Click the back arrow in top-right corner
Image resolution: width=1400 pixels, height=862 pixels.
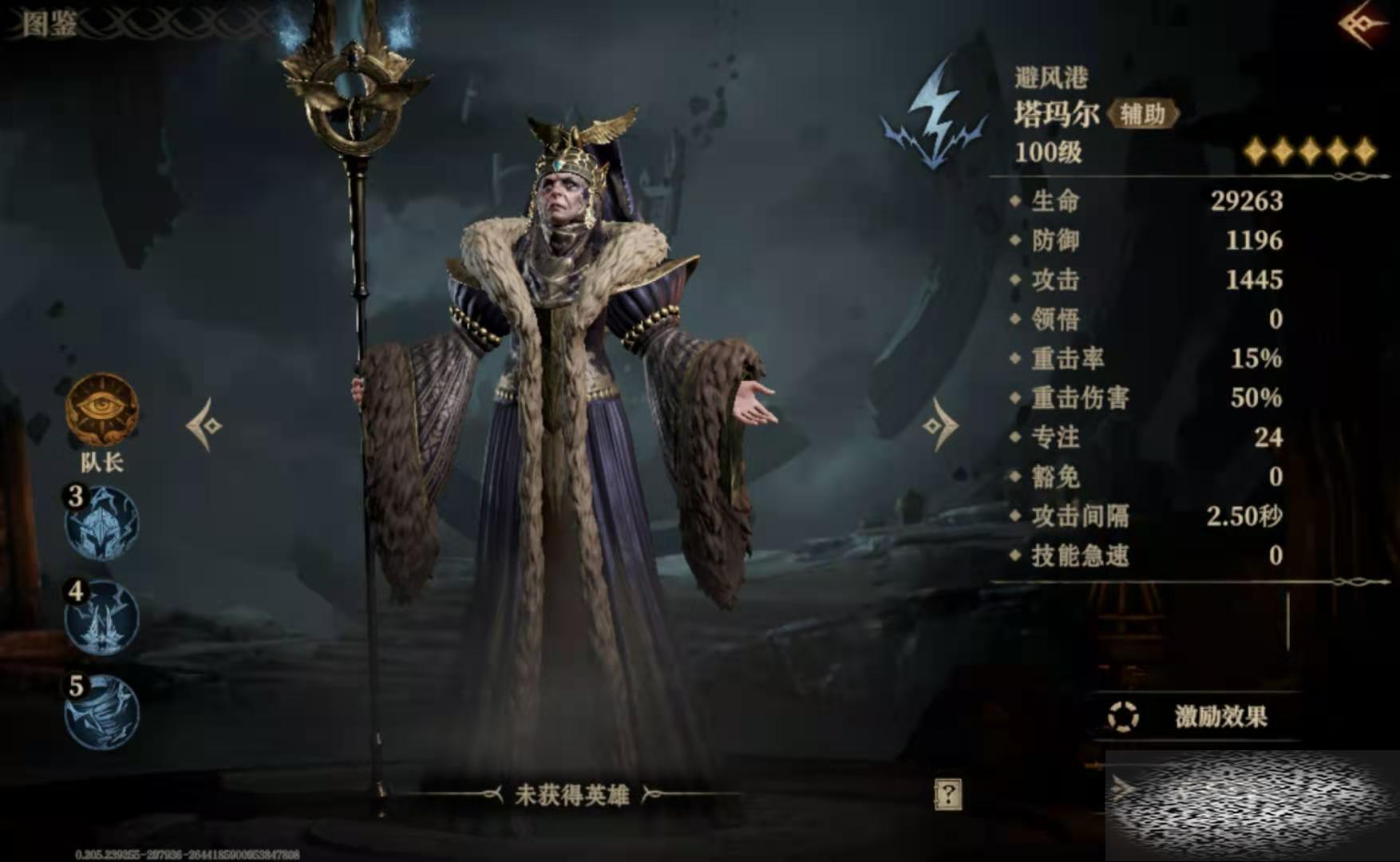coord(1366,25)
